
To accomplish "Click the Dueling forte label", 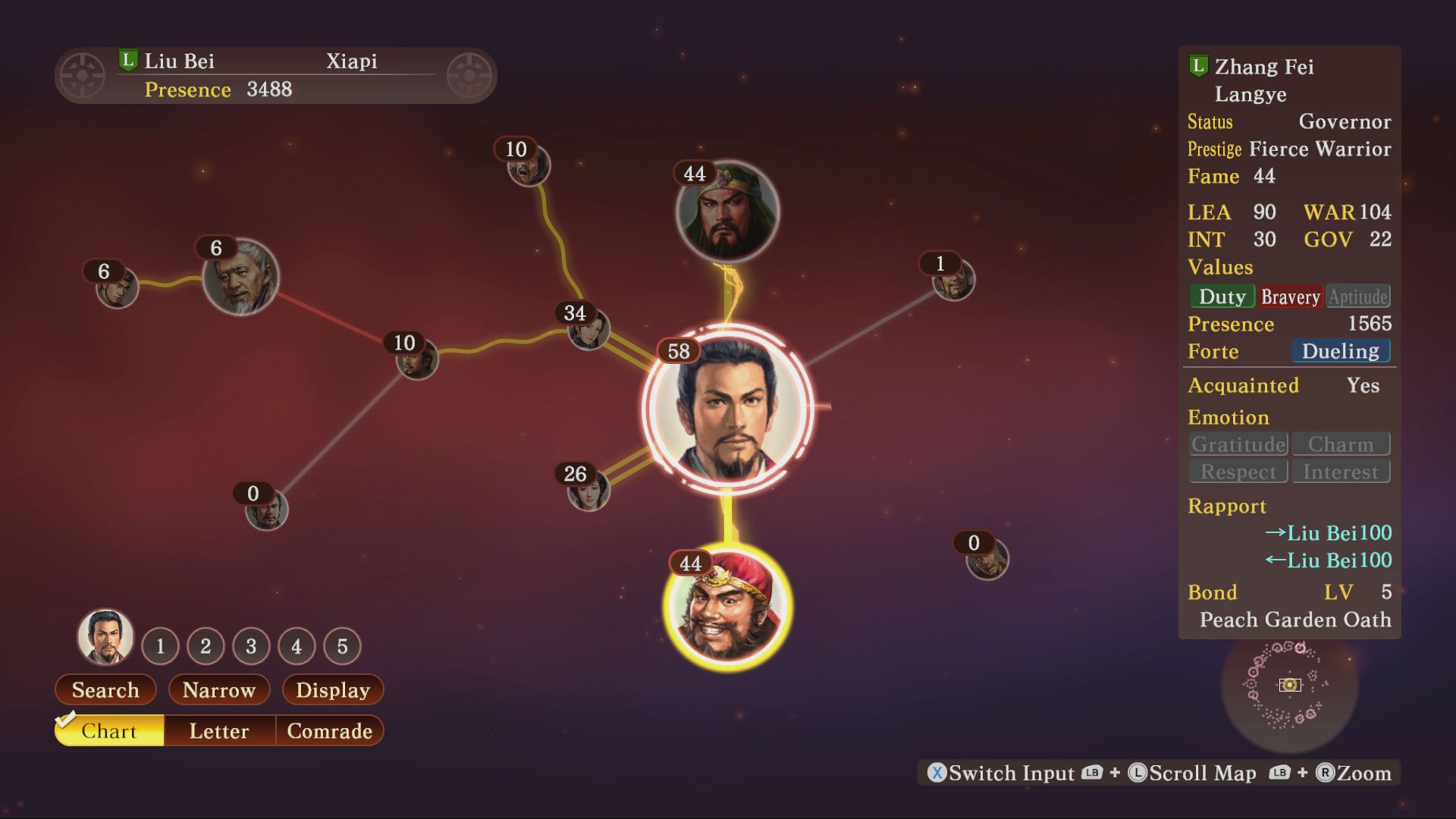I will pos(1341,350).
